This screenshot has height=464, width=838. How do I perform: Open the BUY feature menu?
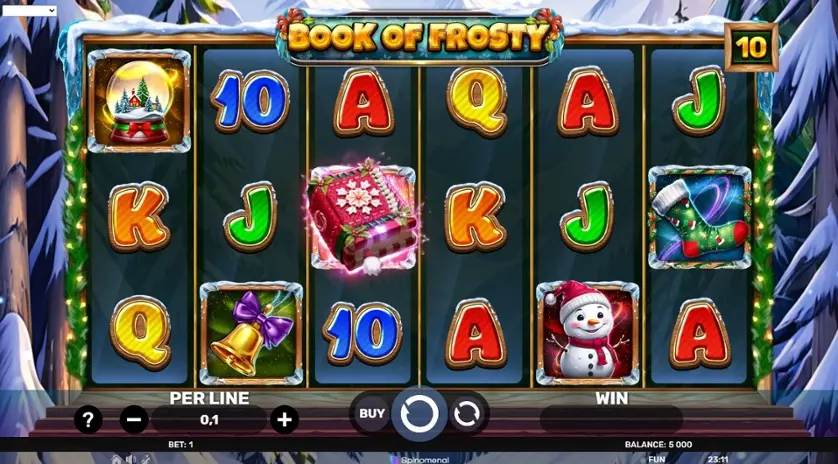pos(372,413)
